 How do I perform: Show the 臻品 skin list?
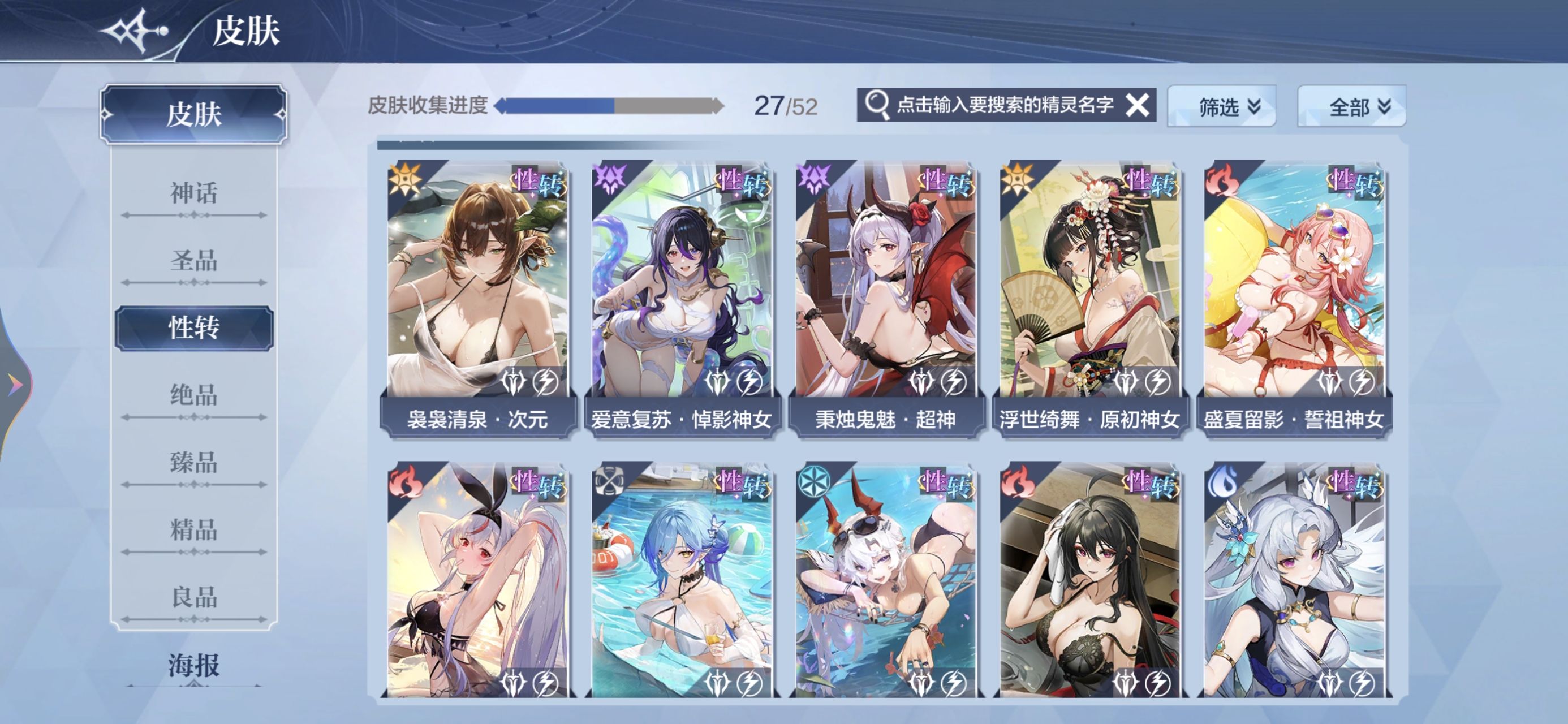click(193, 463)
